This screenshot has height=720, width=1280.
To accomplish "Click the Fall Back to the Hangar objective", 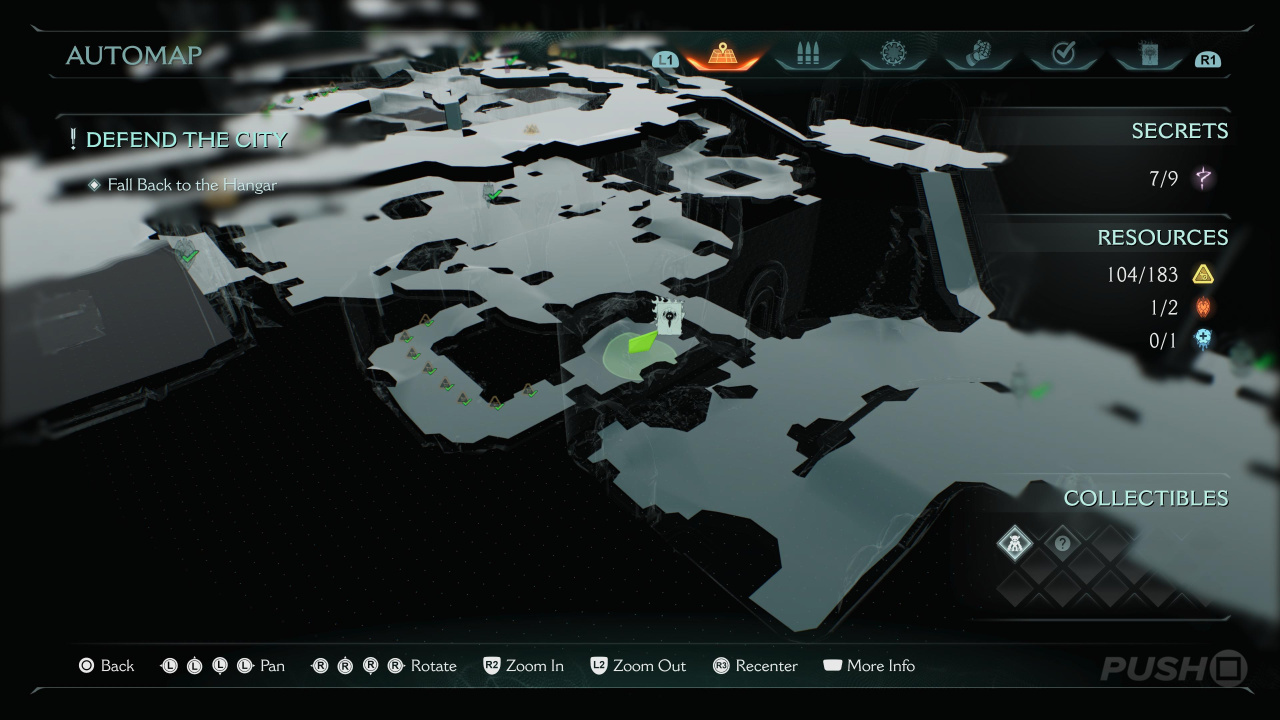I will 192,185.
